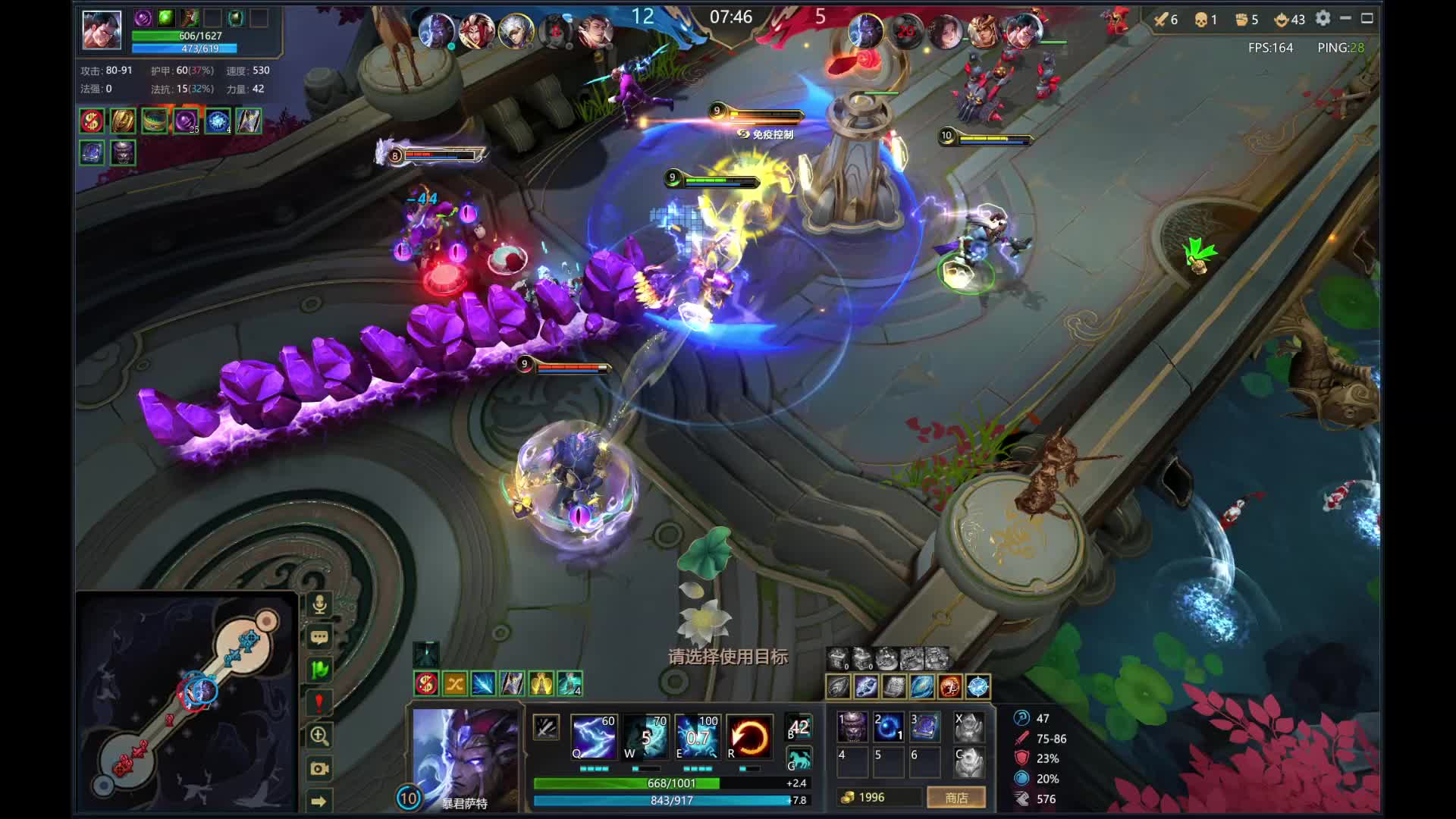The height and width of the screenshot is (819, 1456).
Task: Open the gear settings menu
Action: click(1323, 18)
